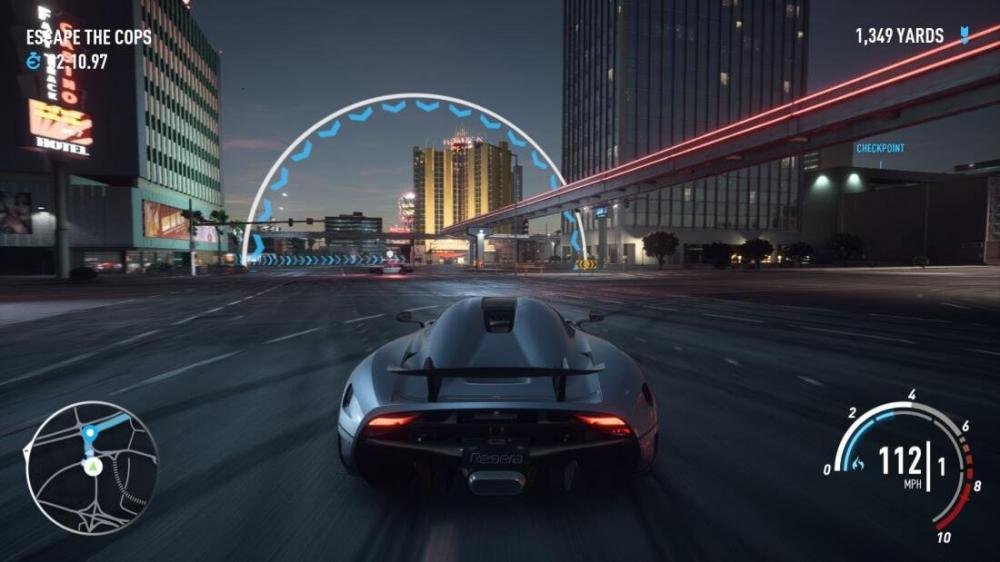Screen dimensions: 1000x562
Task: Click the blue checkpoint icon beside the yards
Action: click(963, 36)
